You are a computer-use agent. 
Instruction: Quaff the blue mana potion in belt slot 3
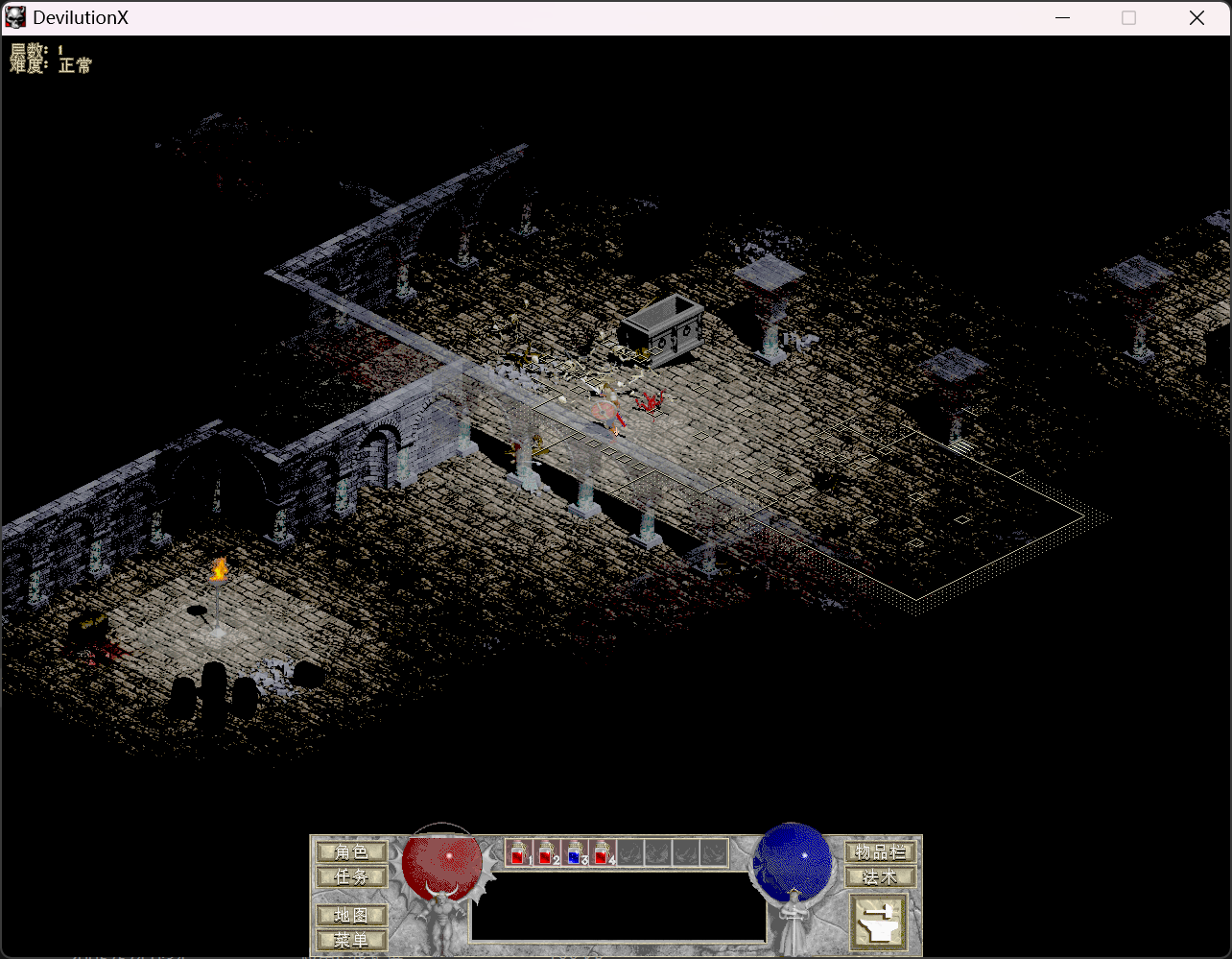click(x=573, y=852)
